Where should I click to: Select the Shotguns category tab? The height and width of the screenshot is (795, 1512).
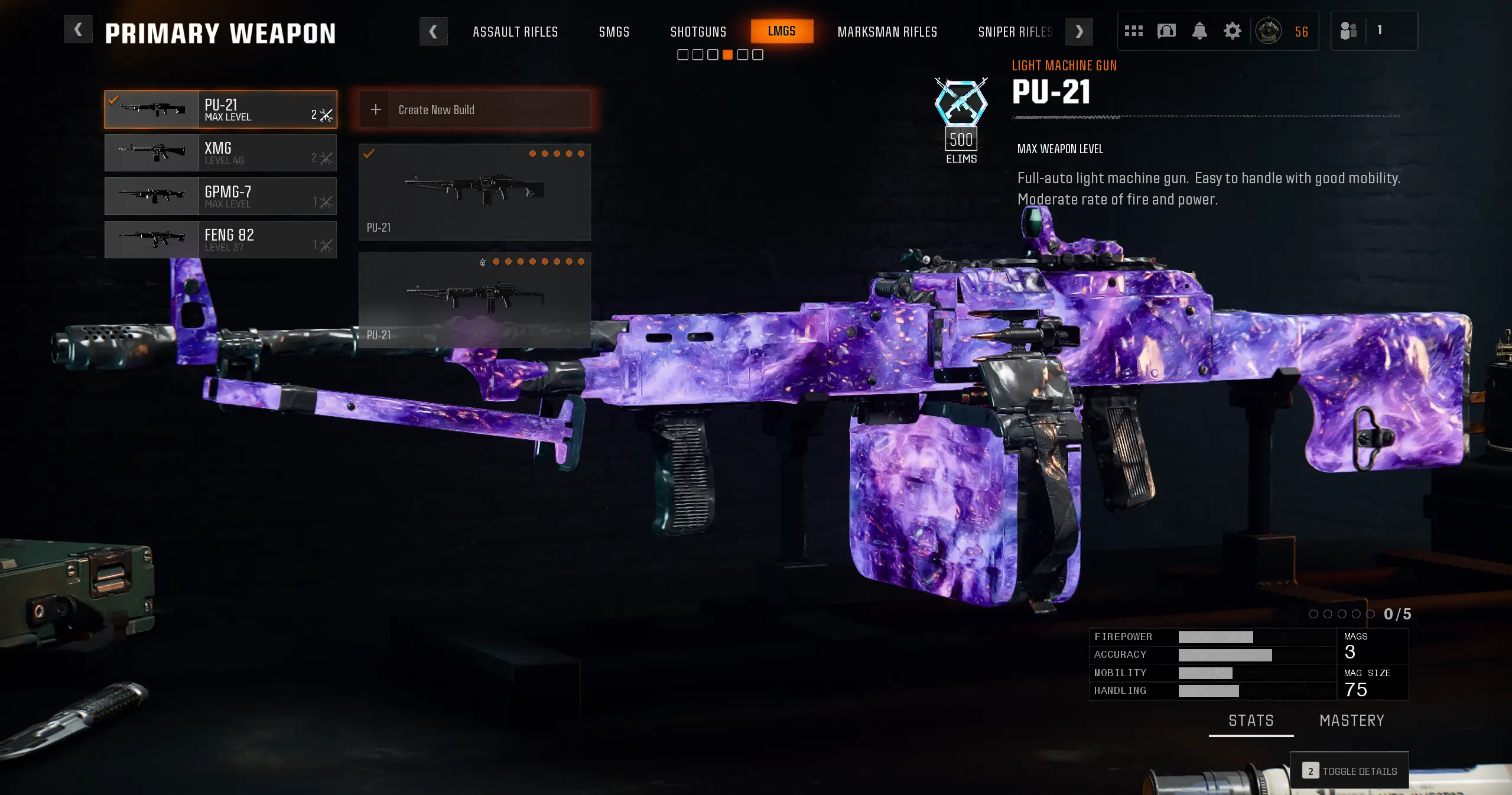point(698,32)
